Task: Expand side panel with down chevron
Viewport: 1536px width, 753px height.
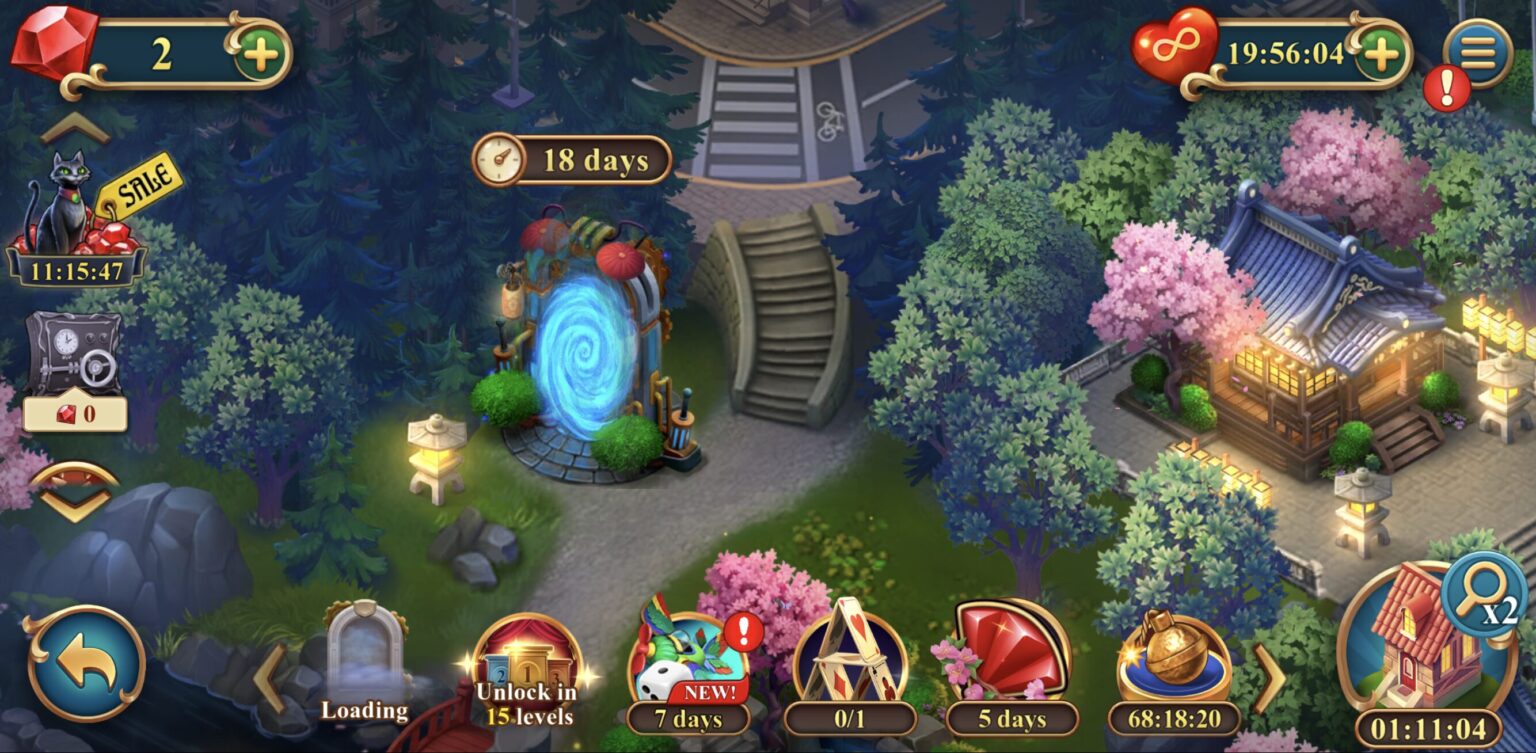Action: click(x=74, y=492)
